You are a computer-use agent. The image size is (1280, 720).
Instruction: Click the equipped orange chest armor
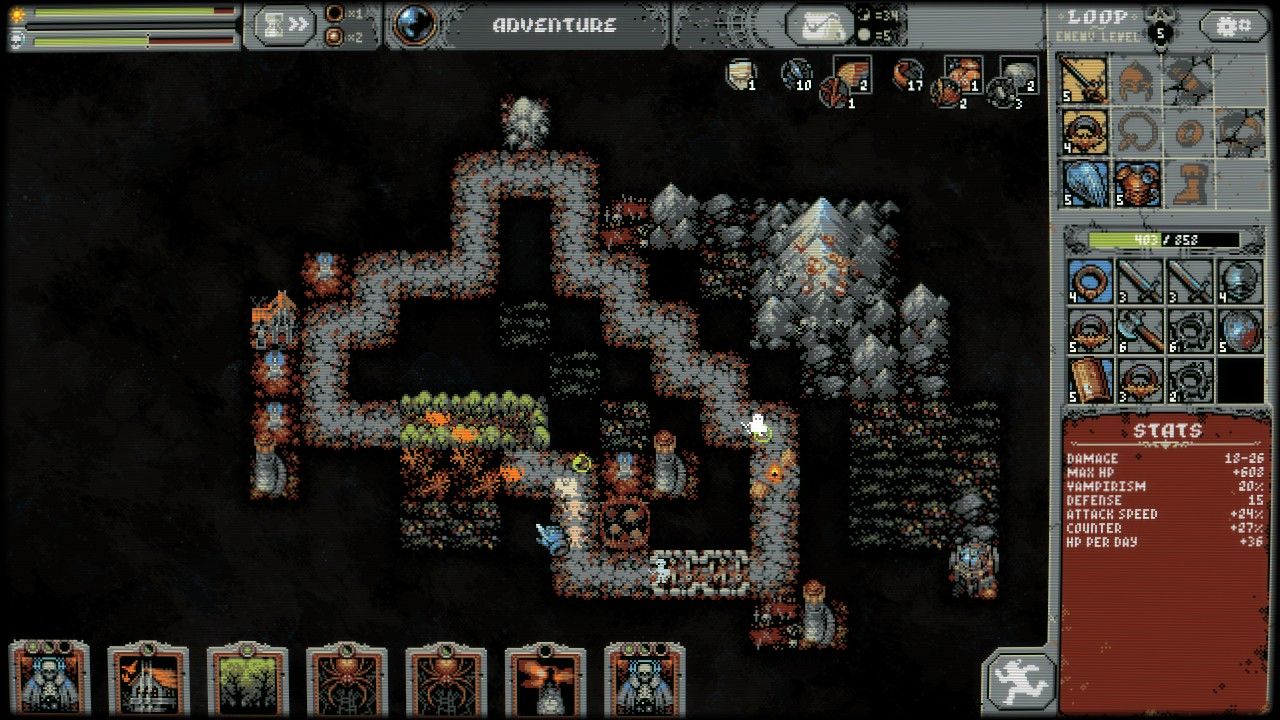click(x=1137, y=184)
